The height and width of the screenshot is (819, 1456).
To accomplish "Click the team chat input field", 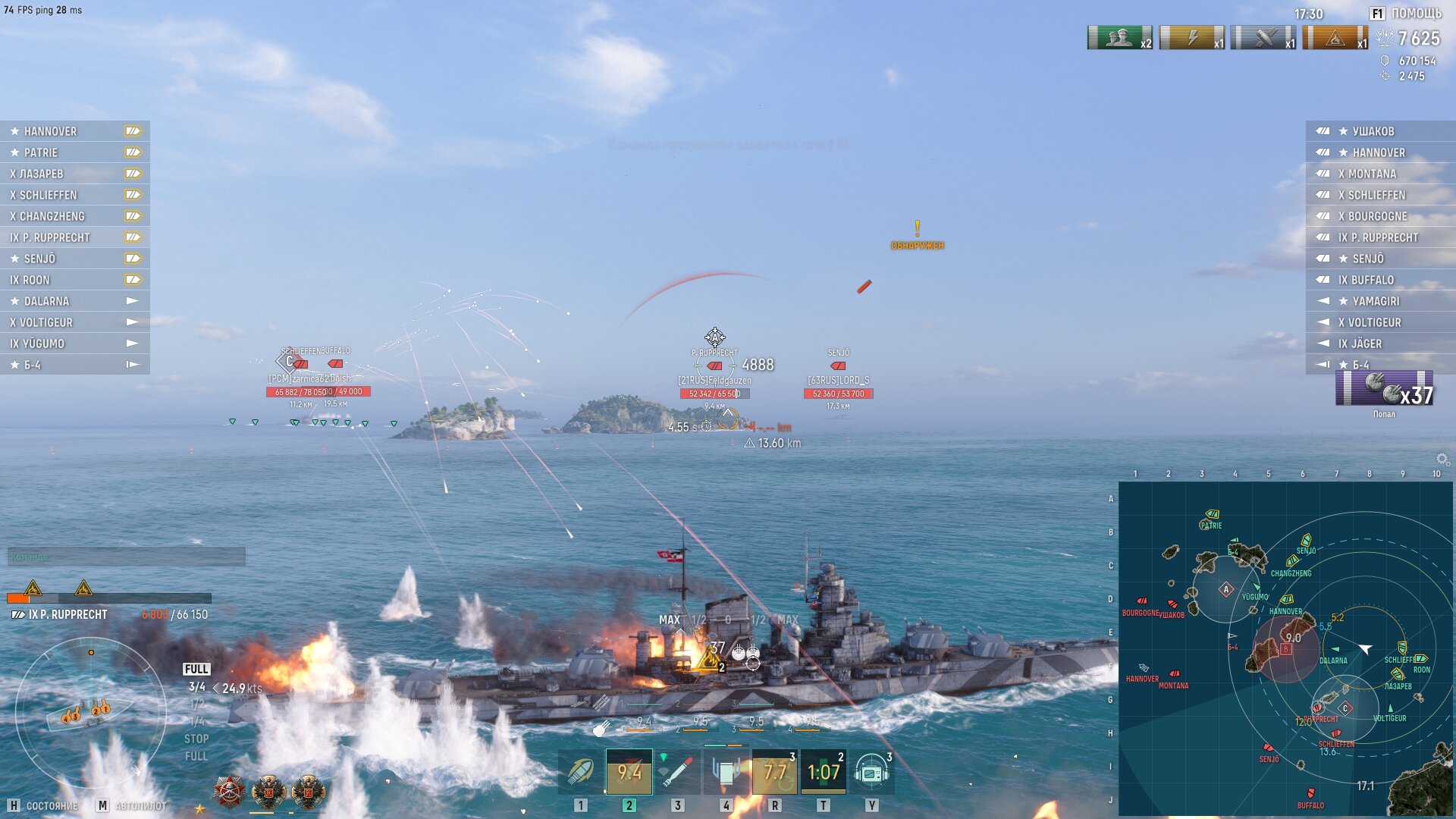I will click(127, 557).
